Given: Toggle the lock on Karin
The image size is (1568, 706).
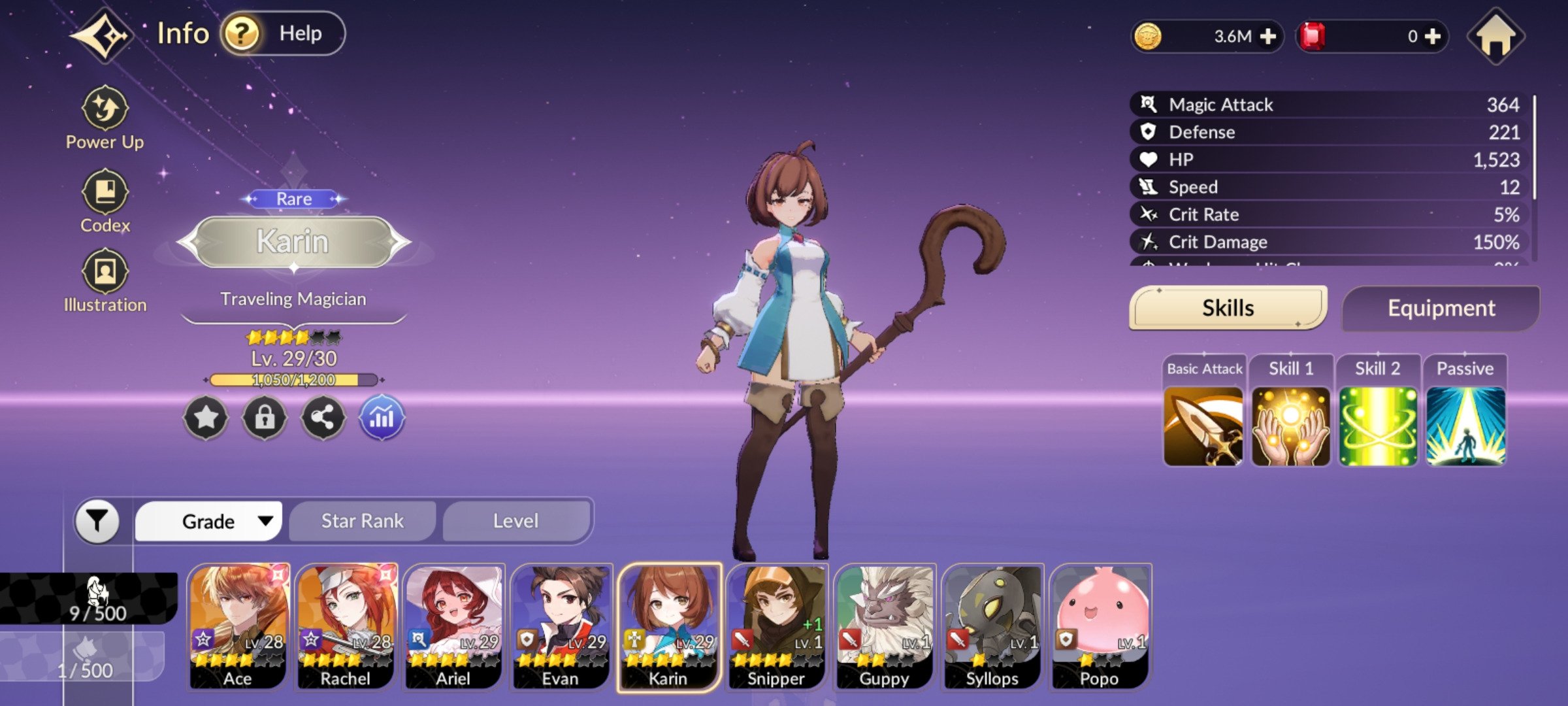Looking at the screenshot, I should click(x=265, y=417).
